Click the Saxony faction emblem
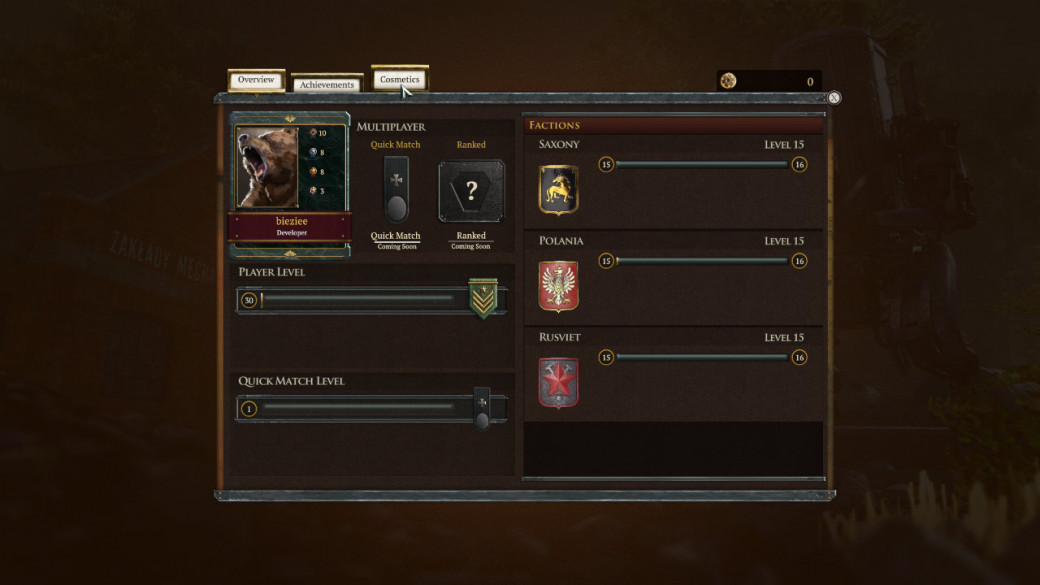 click(558, 189)
